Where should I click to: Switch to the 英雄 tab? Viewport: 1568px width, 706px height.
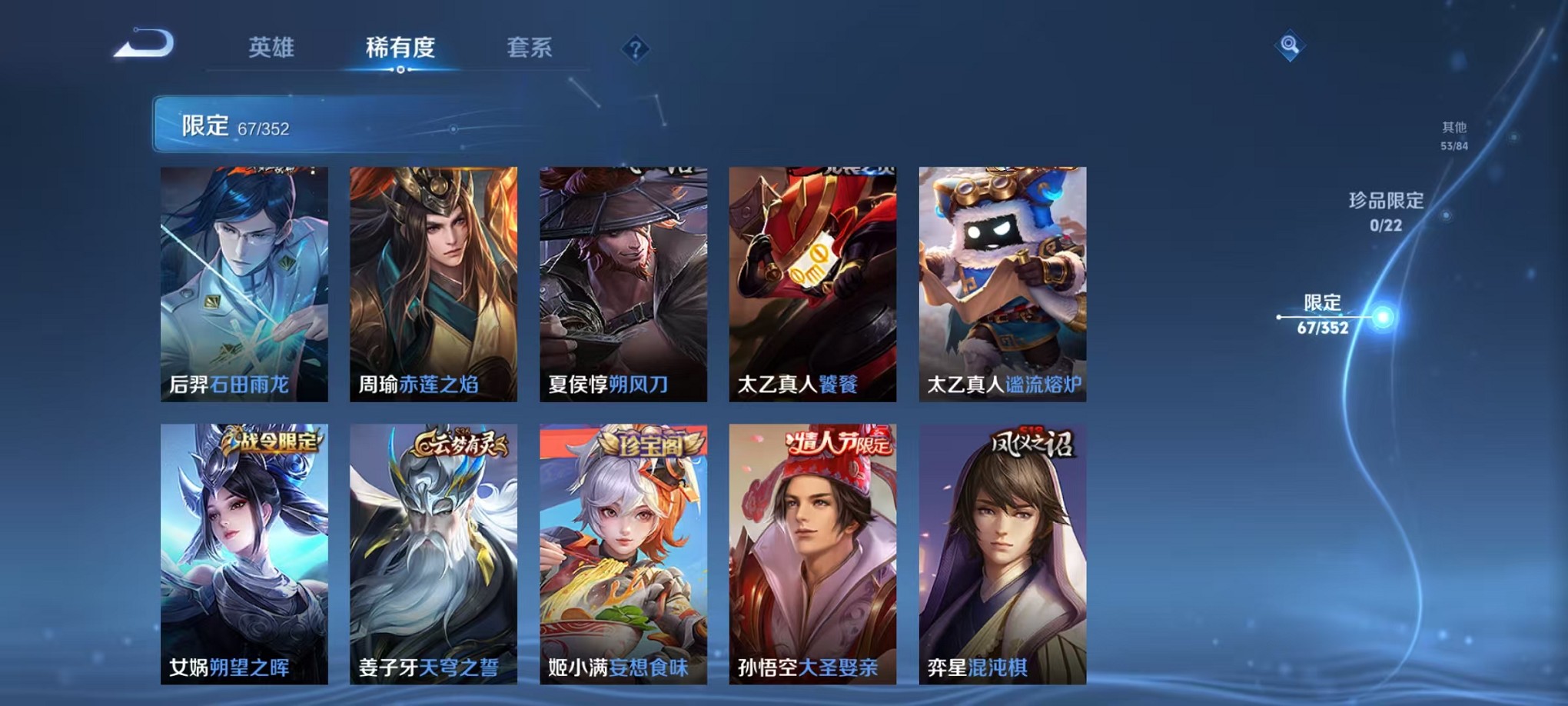271,48
